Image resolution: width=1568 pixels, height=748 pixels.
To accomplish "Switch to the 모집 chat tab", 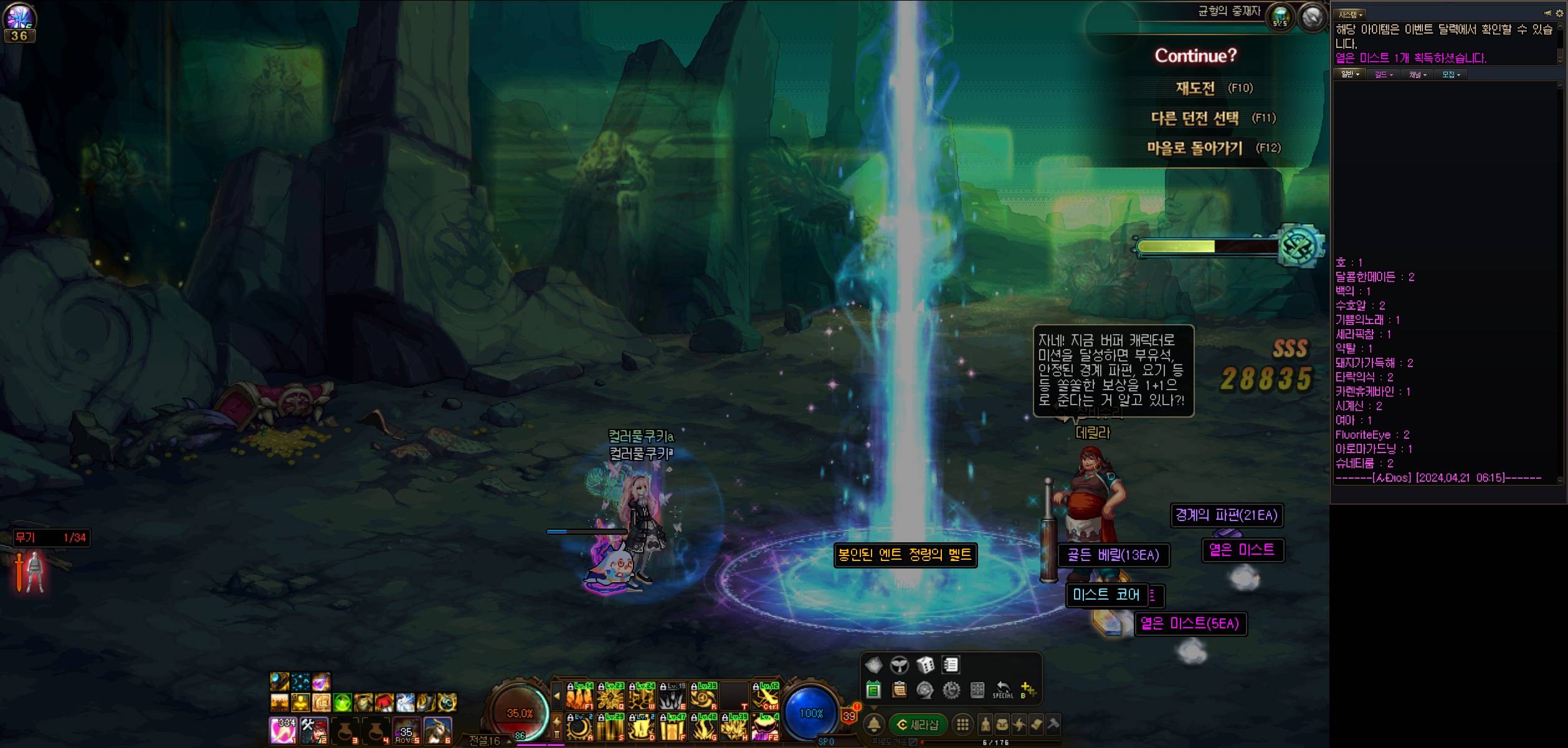I will click(1451, 75).
